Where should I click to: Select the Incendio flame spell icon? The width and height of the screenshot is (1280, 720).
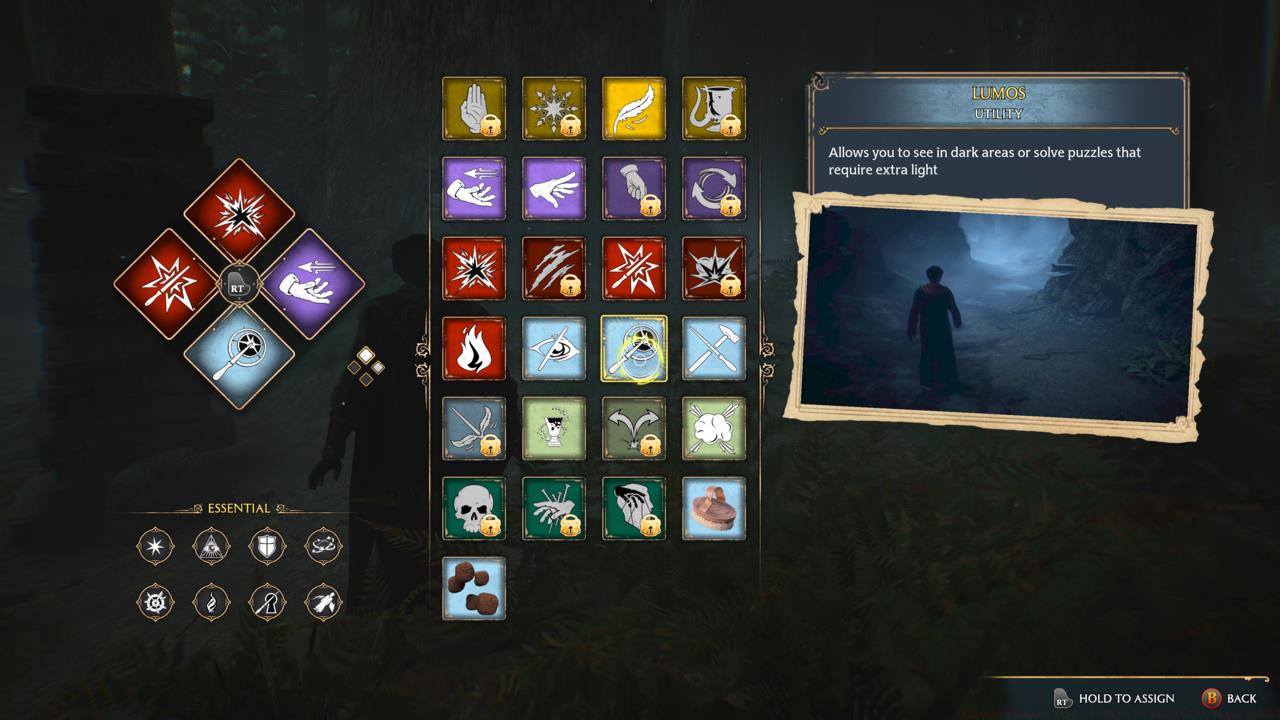click(x=474, y=348)
